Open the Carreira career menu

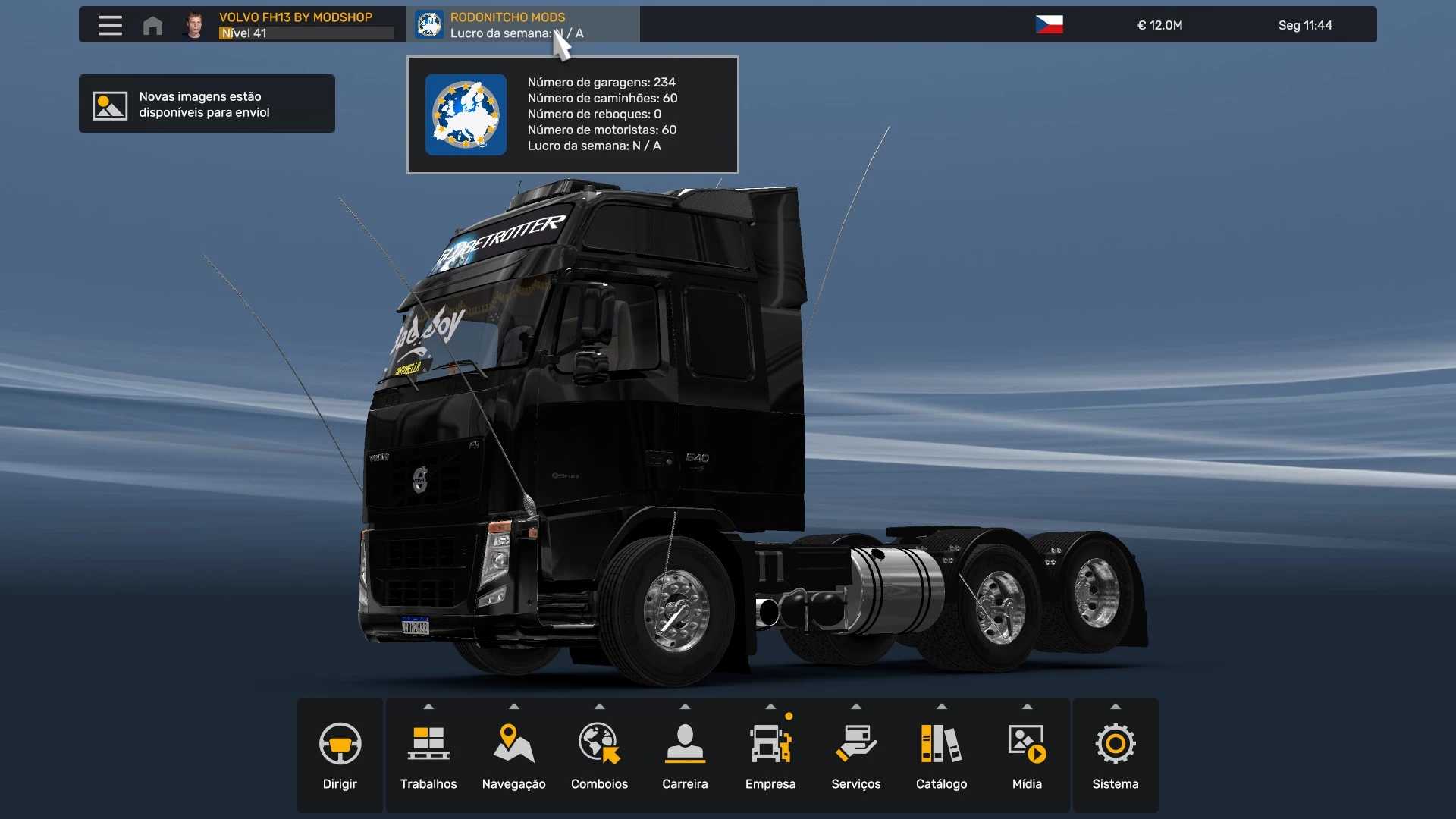[x=685, y=755]
